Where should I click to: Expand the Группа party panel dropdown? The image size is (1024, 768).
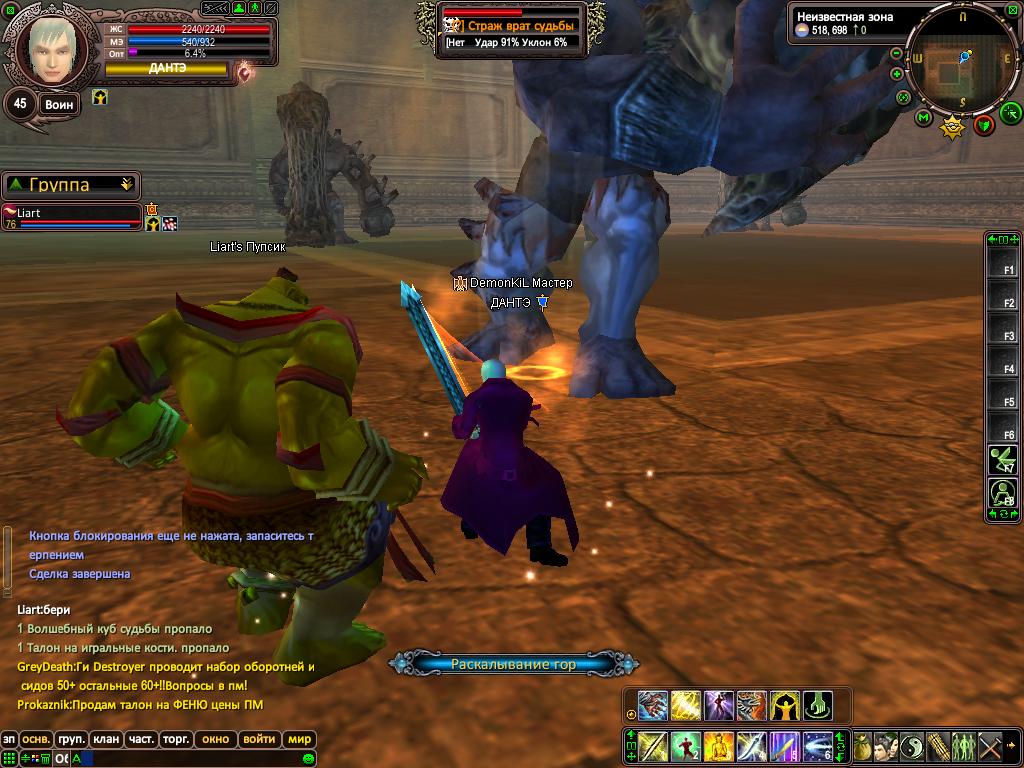[126, 185]
